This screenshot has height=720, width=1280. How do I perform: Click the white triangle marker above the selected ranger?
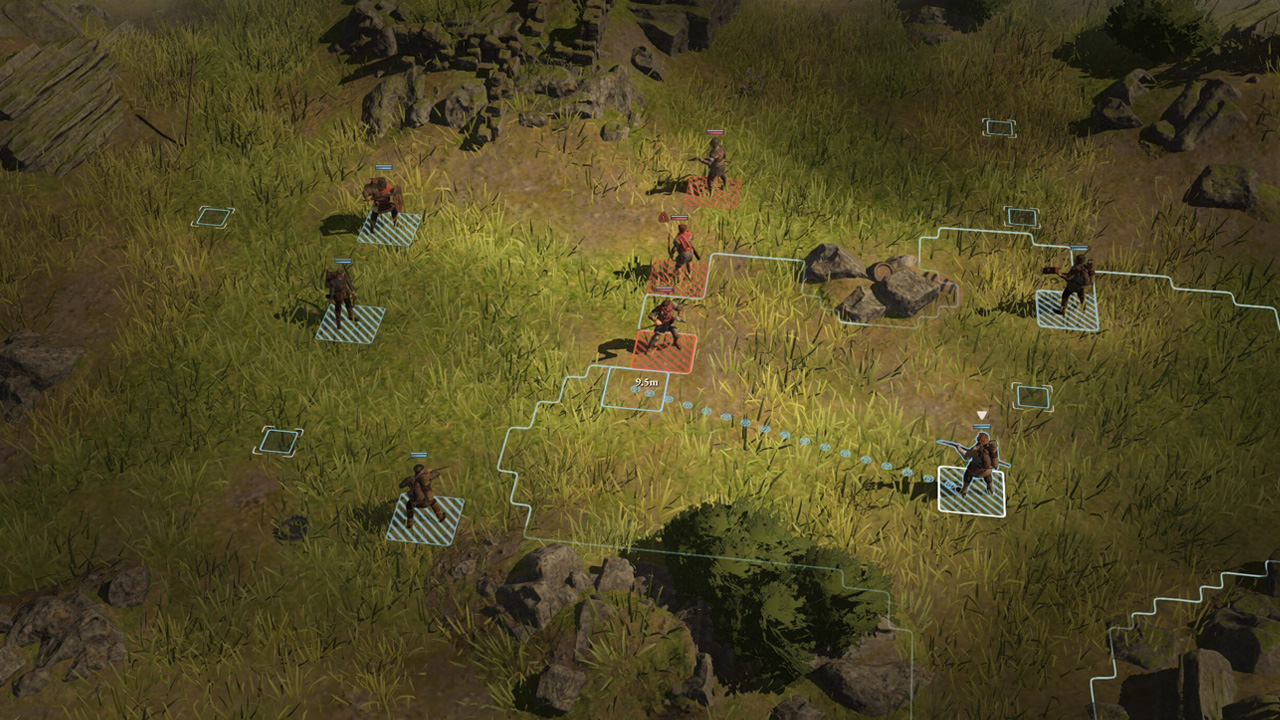[x=982, y=414]
